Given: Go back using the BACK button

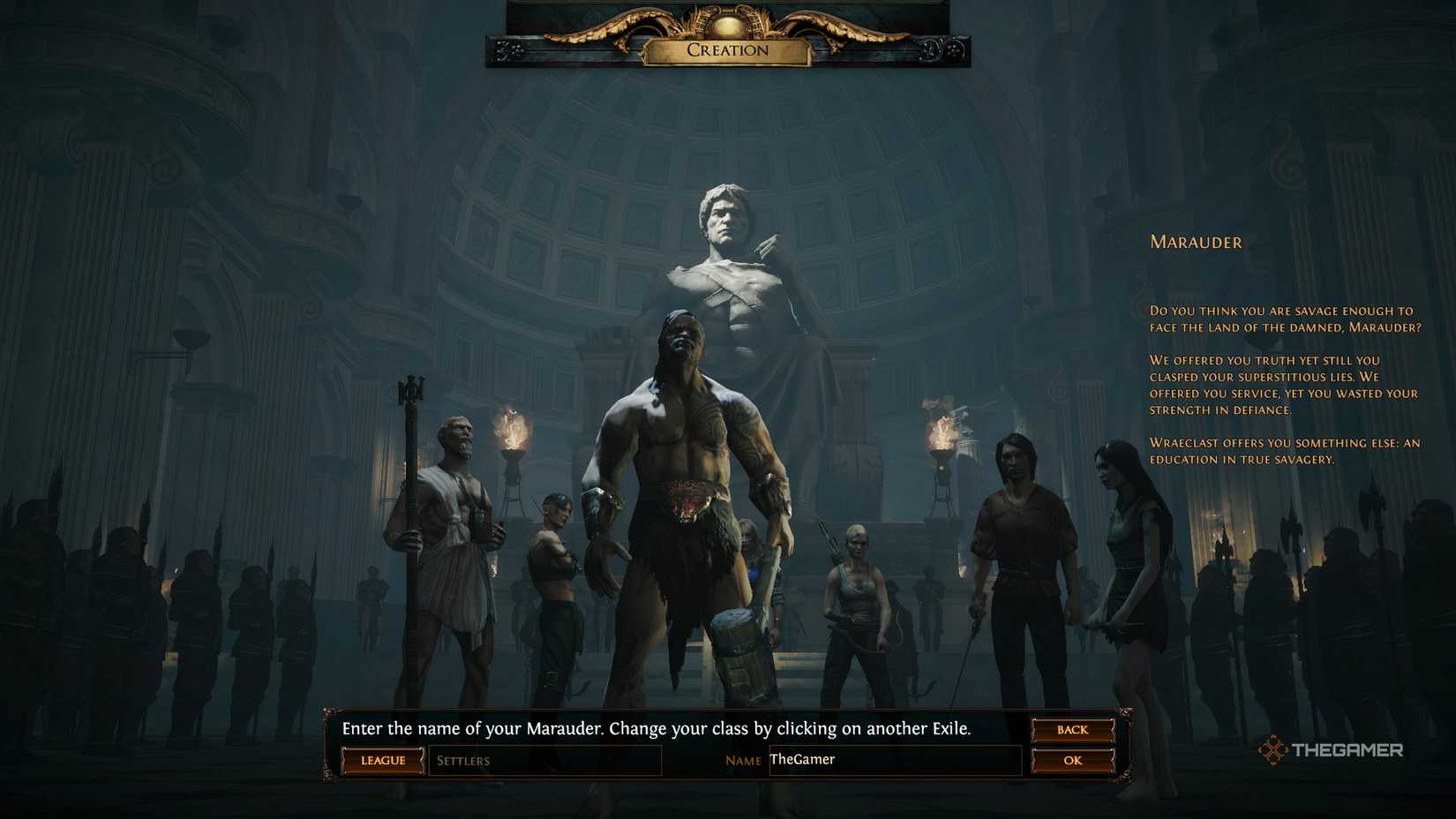Looking at the screenshot, I should pyautogui.click(x=1072, y=730).
